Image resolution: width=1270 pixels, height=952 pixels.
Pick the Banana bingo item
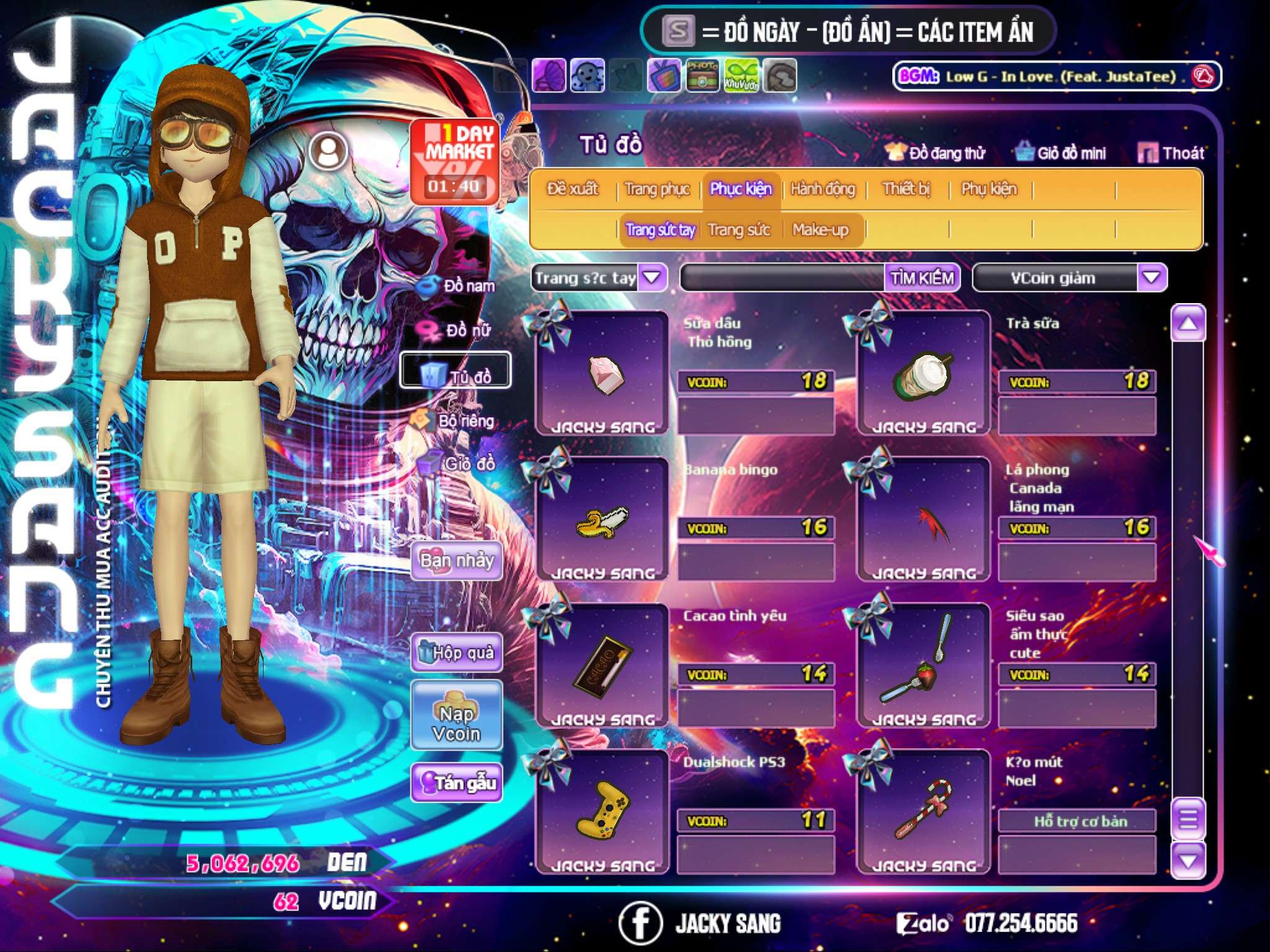click(x=602, y=520)
